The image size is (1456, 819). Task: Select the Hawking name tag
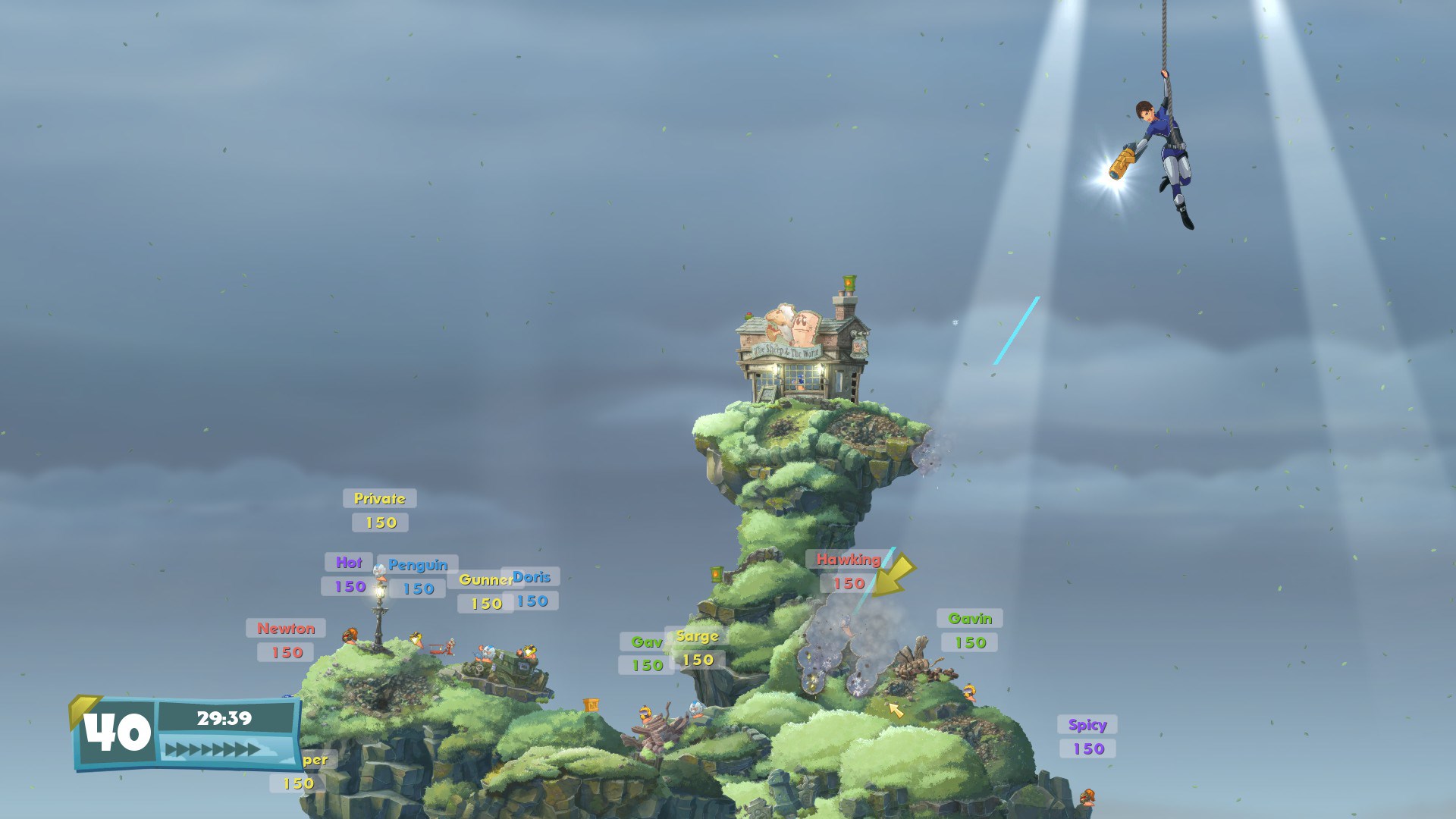844,560
